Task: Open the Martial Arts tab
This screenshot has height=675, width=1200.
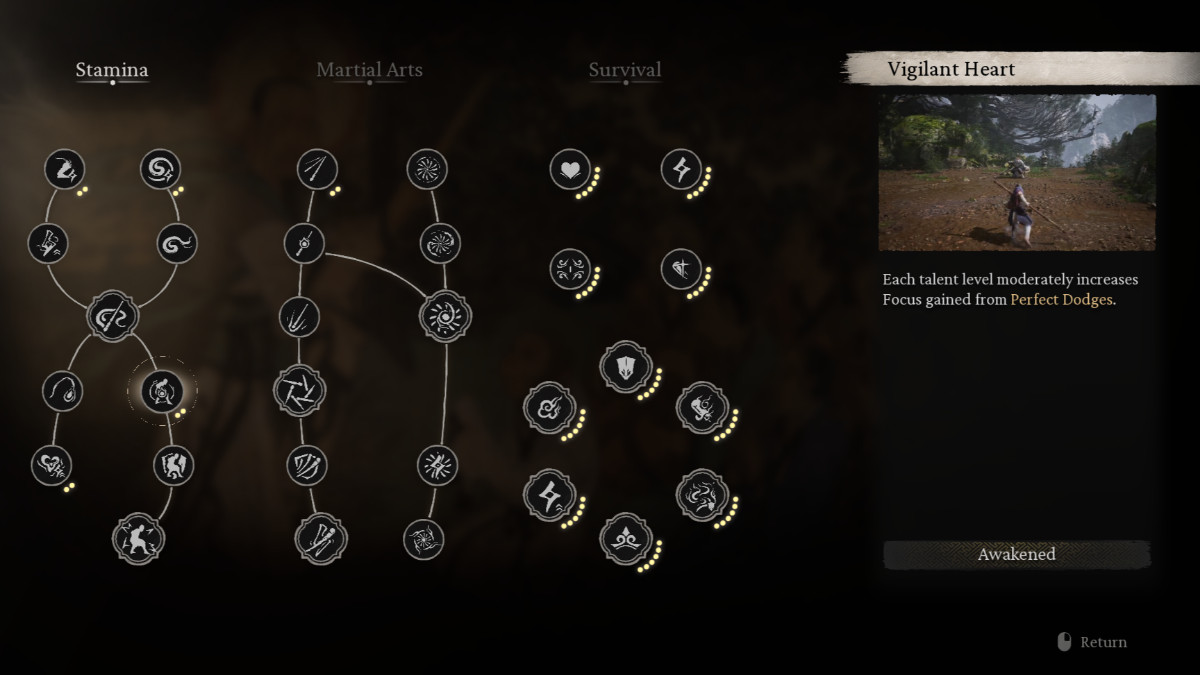Action: click(369, 70)
